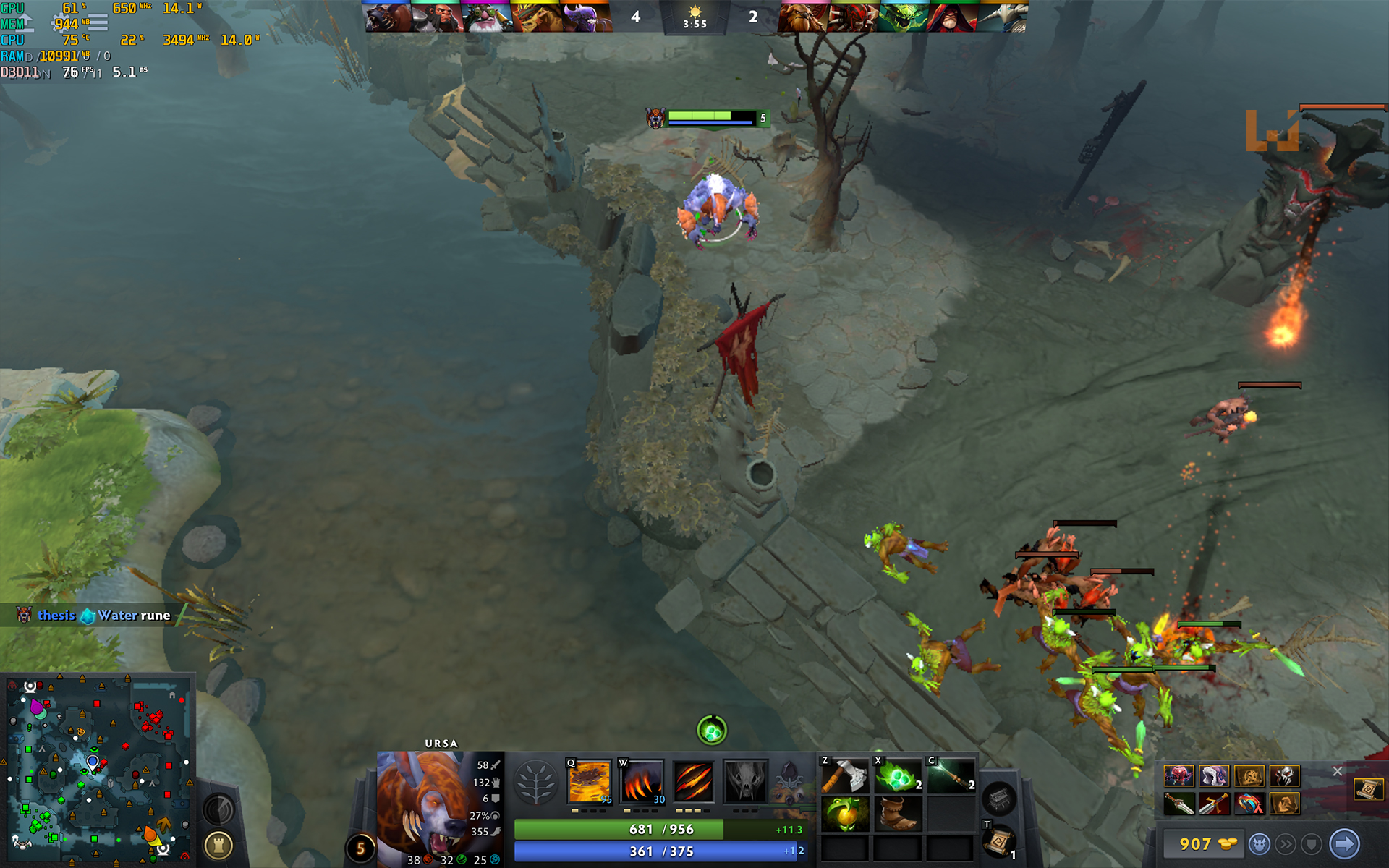Cast the Overpower claws ability
Image resolution: width=1389 pixels, height=868 pixels.
coord(641,781)
